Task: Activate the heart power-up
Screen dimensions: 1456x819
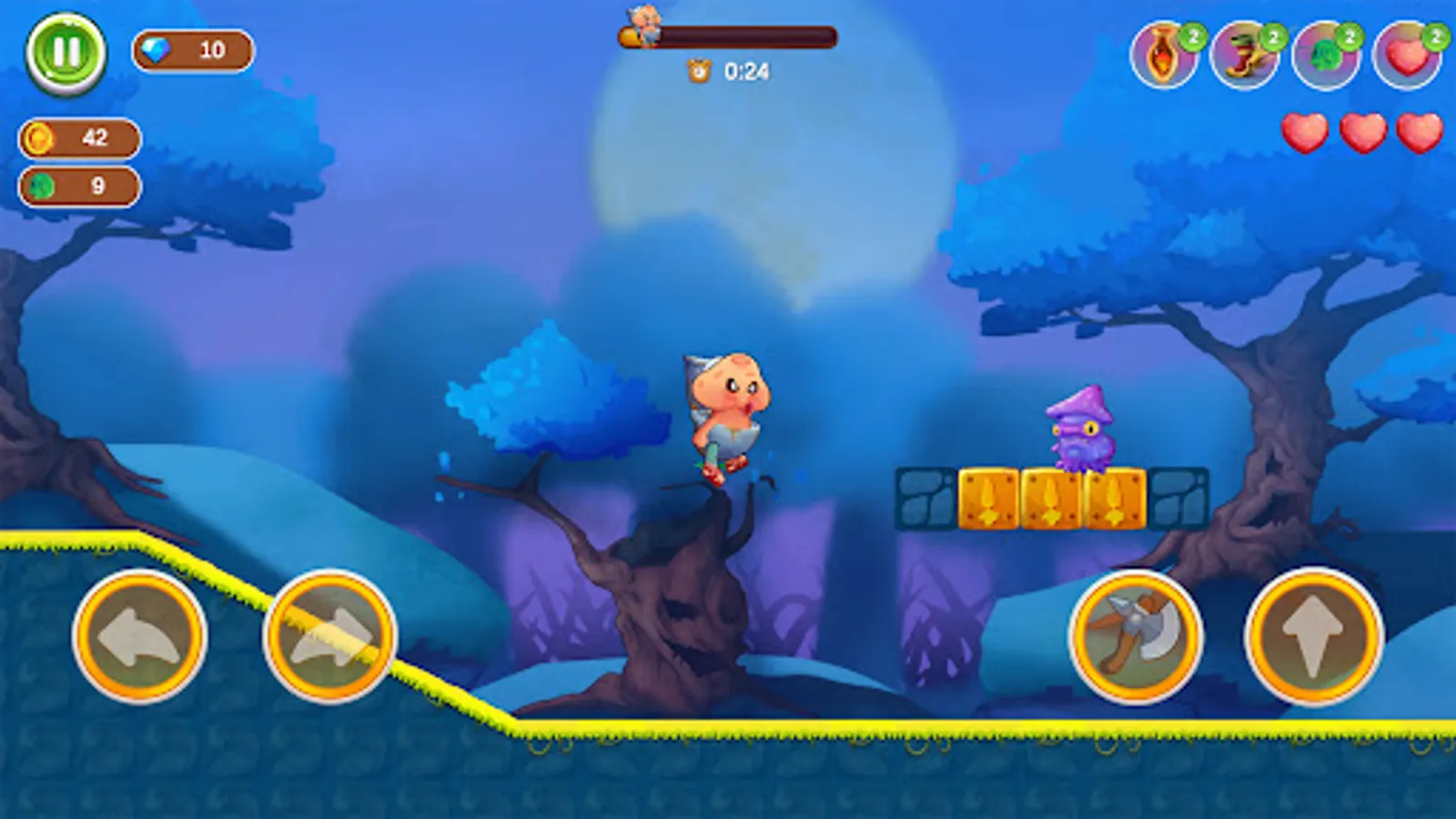Action: [1403, 55]
